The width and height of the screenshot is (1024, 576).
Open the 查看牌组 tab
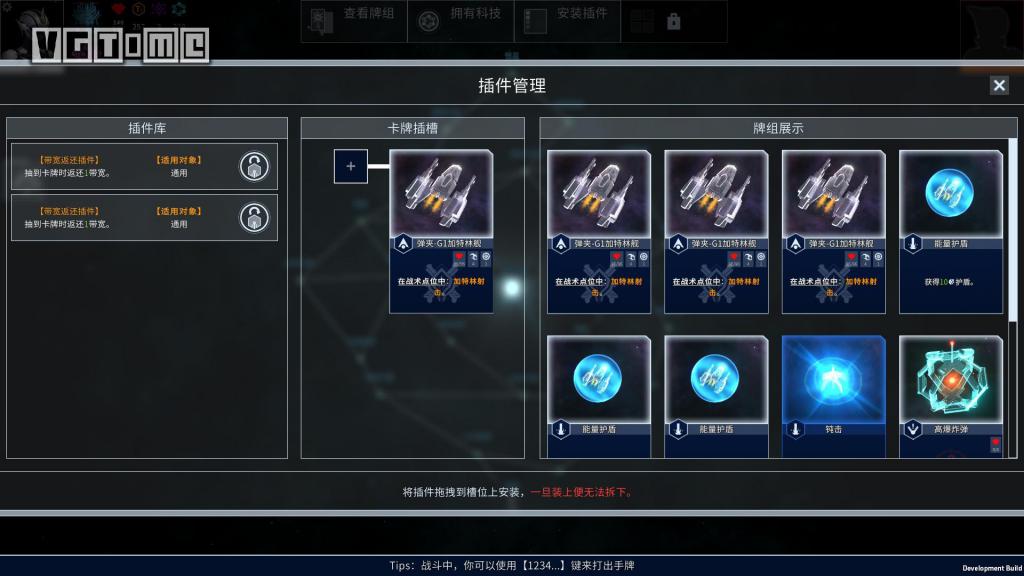(354, 21)
